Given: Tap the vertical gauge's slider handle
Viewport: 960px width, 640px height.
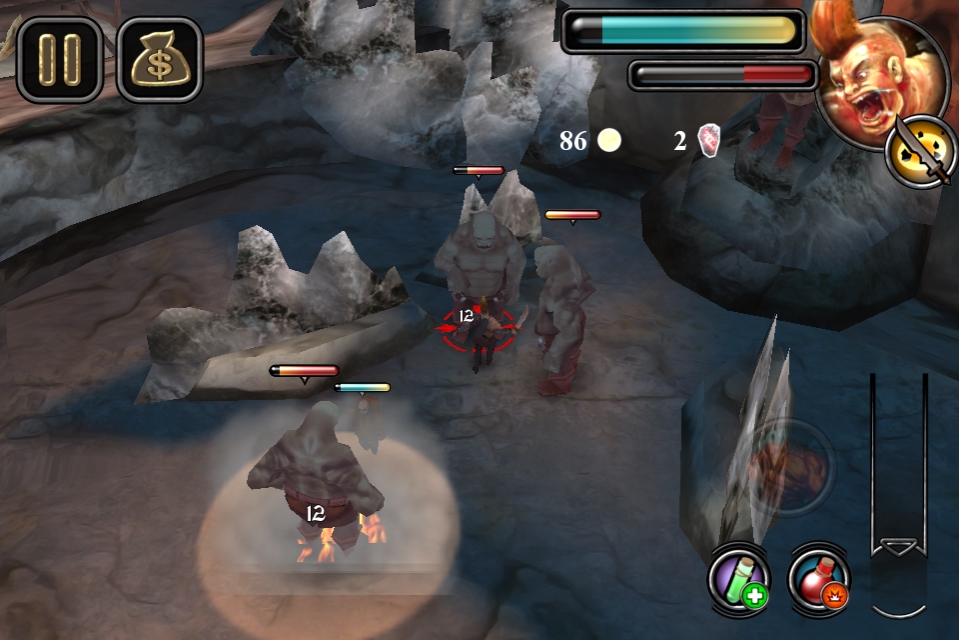Looking at the screenshot, I should pos(897,549).
